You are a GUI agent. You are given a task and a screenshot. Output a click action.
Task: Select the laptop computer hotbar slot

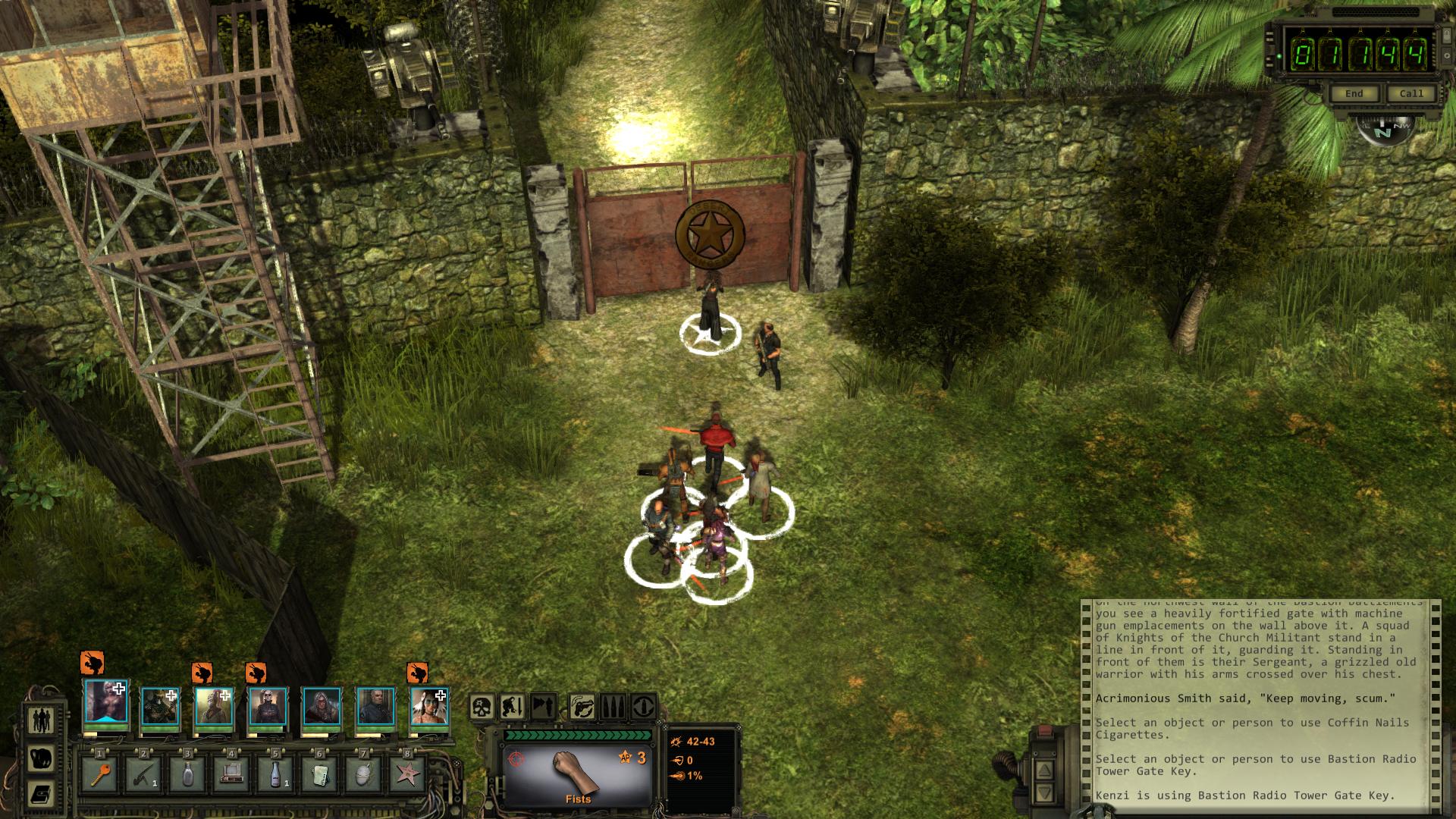click(231, 775)
